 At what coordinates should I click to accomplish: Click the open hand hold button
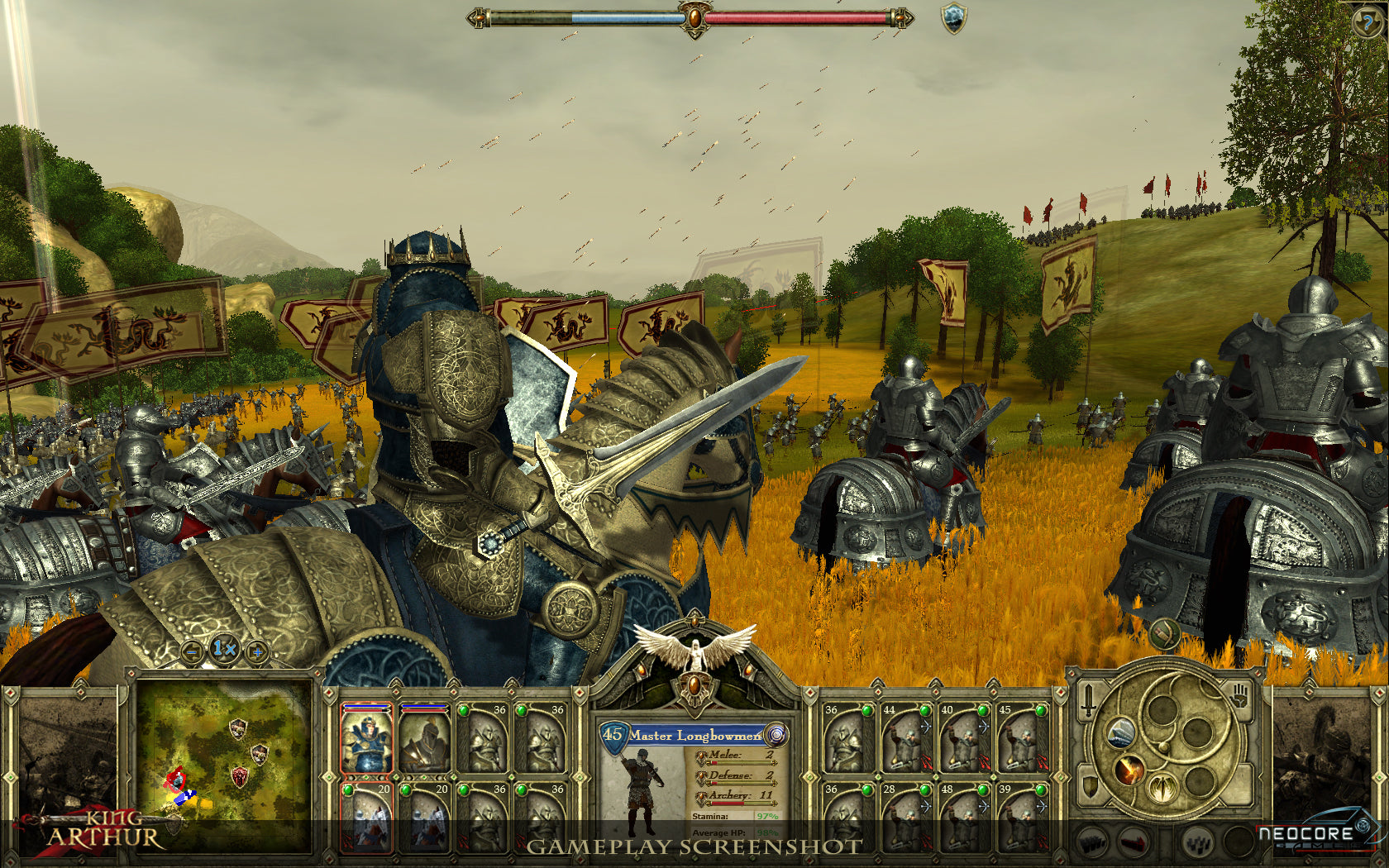click(x=1238, y=696)
